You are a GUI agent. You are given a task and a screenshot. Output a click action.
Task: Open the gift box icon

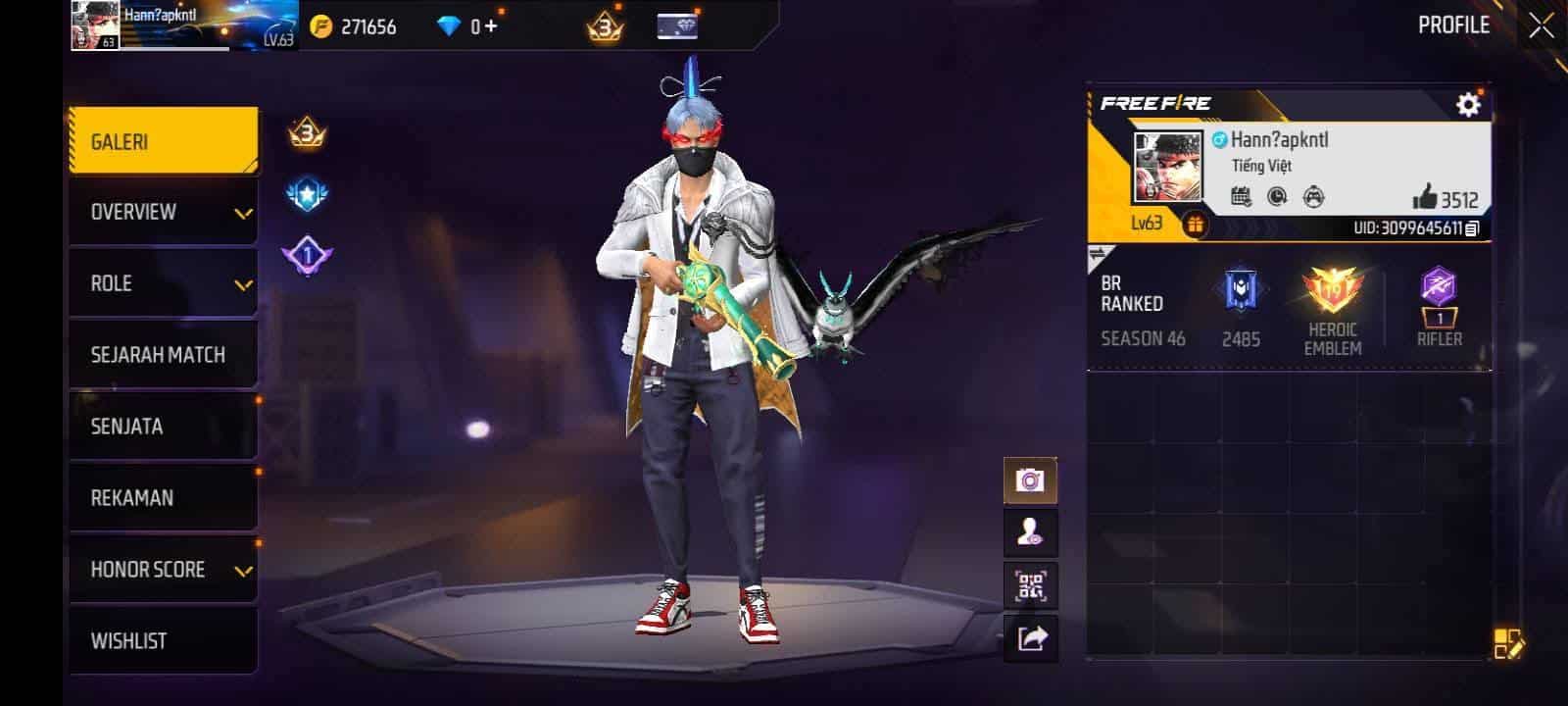(1194, 225)
